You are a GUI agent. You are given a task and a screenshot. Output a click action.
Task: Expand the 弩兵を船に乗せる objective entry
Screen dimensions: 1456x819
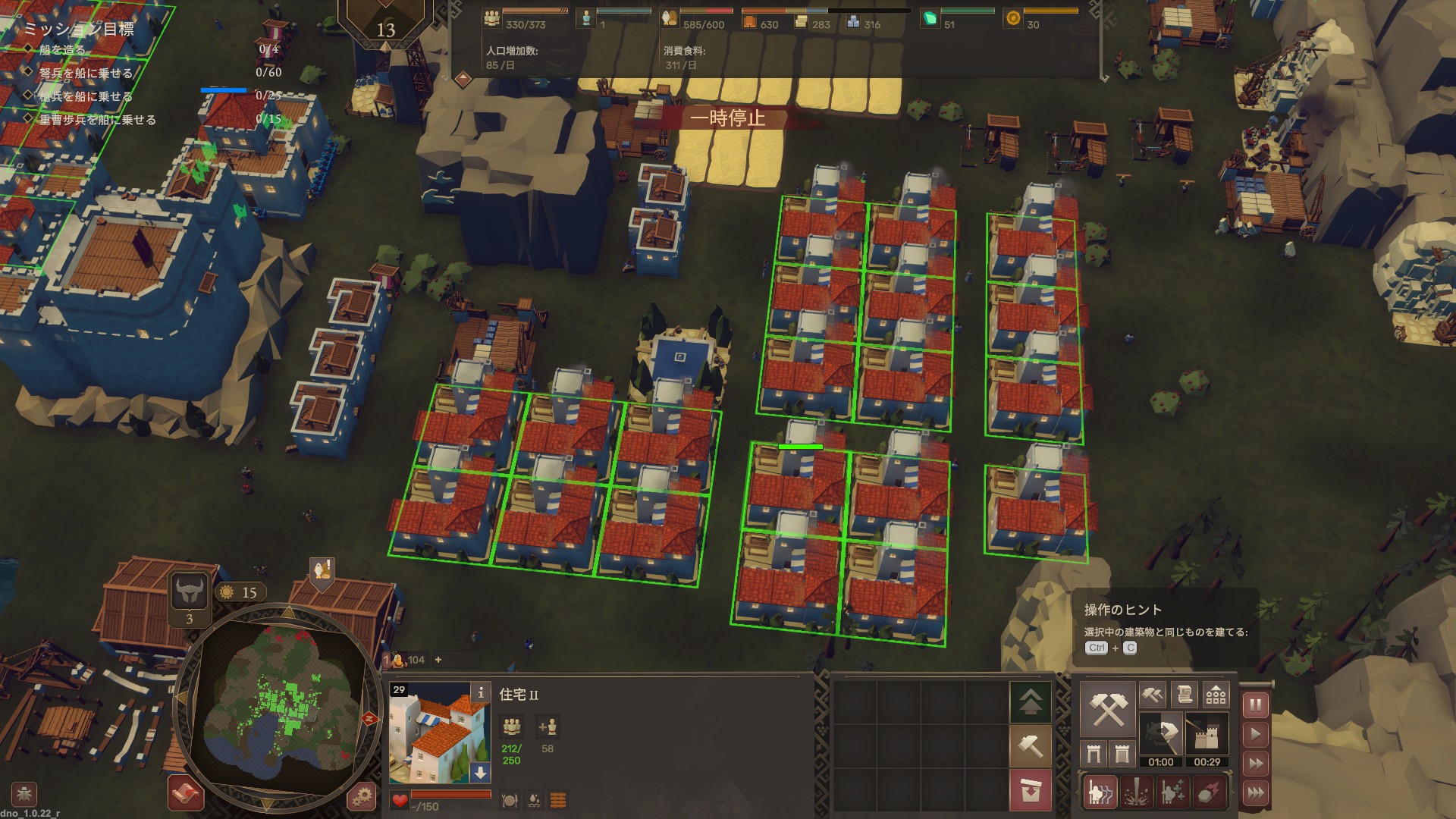coord(83,74)
